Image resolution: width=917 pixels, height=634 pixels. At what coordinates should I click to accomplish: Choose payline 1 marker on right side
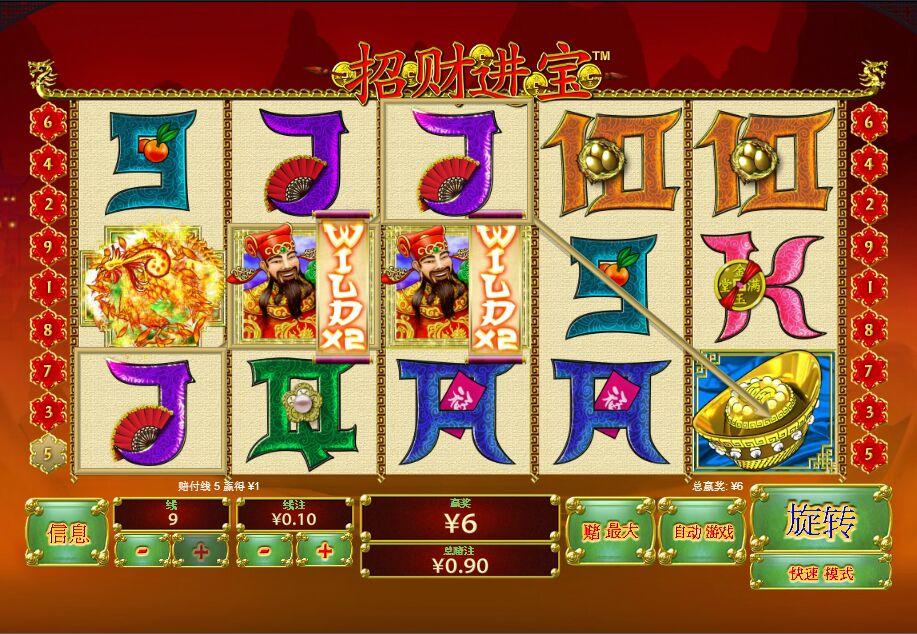pyautogui.click(x=869, y=285)
